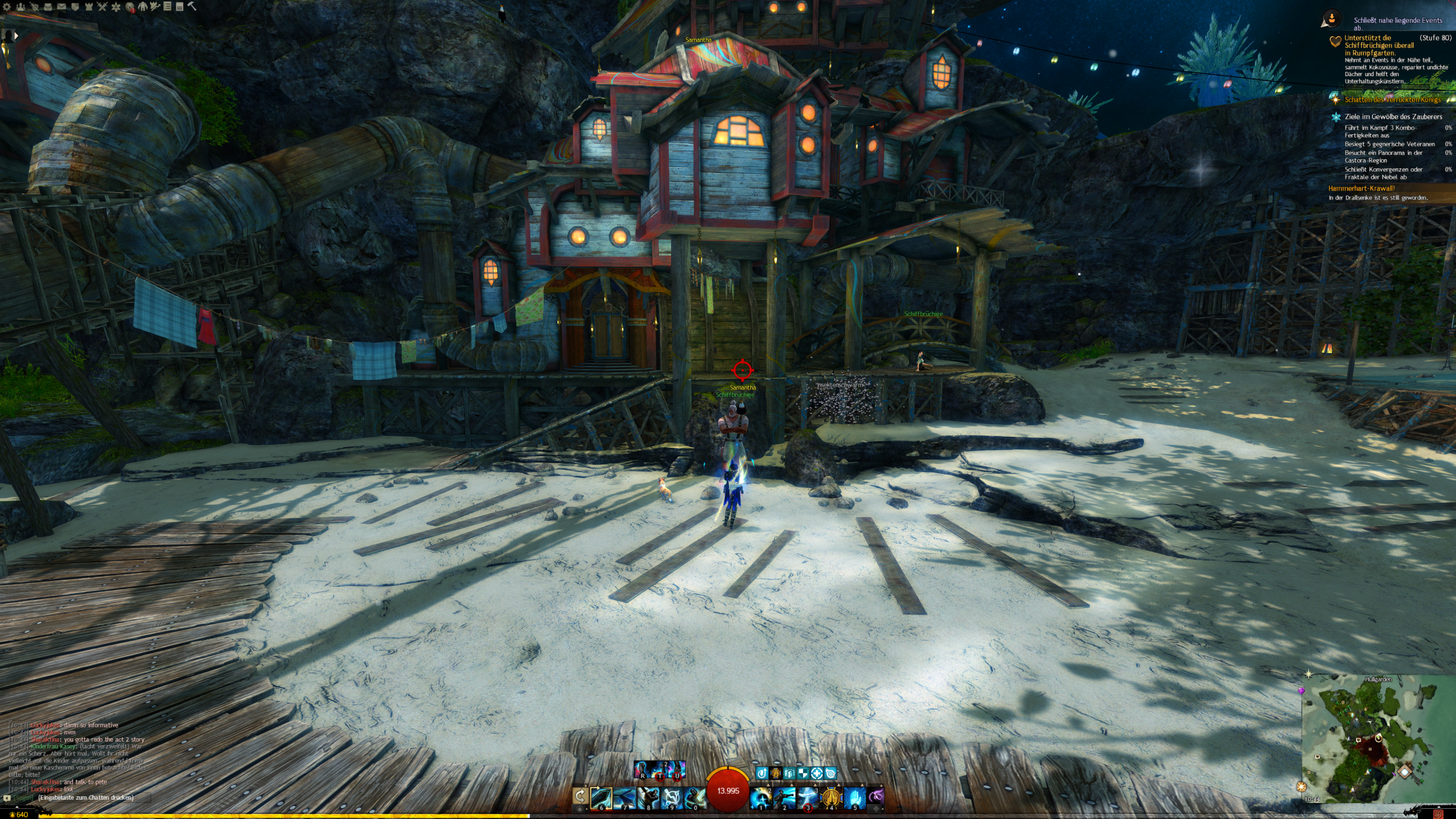Viewport: 1456px width, 819px height.
Task: Open the Black Lion lion-head icon
Action: pyautogui.click(x=129, y=7)
